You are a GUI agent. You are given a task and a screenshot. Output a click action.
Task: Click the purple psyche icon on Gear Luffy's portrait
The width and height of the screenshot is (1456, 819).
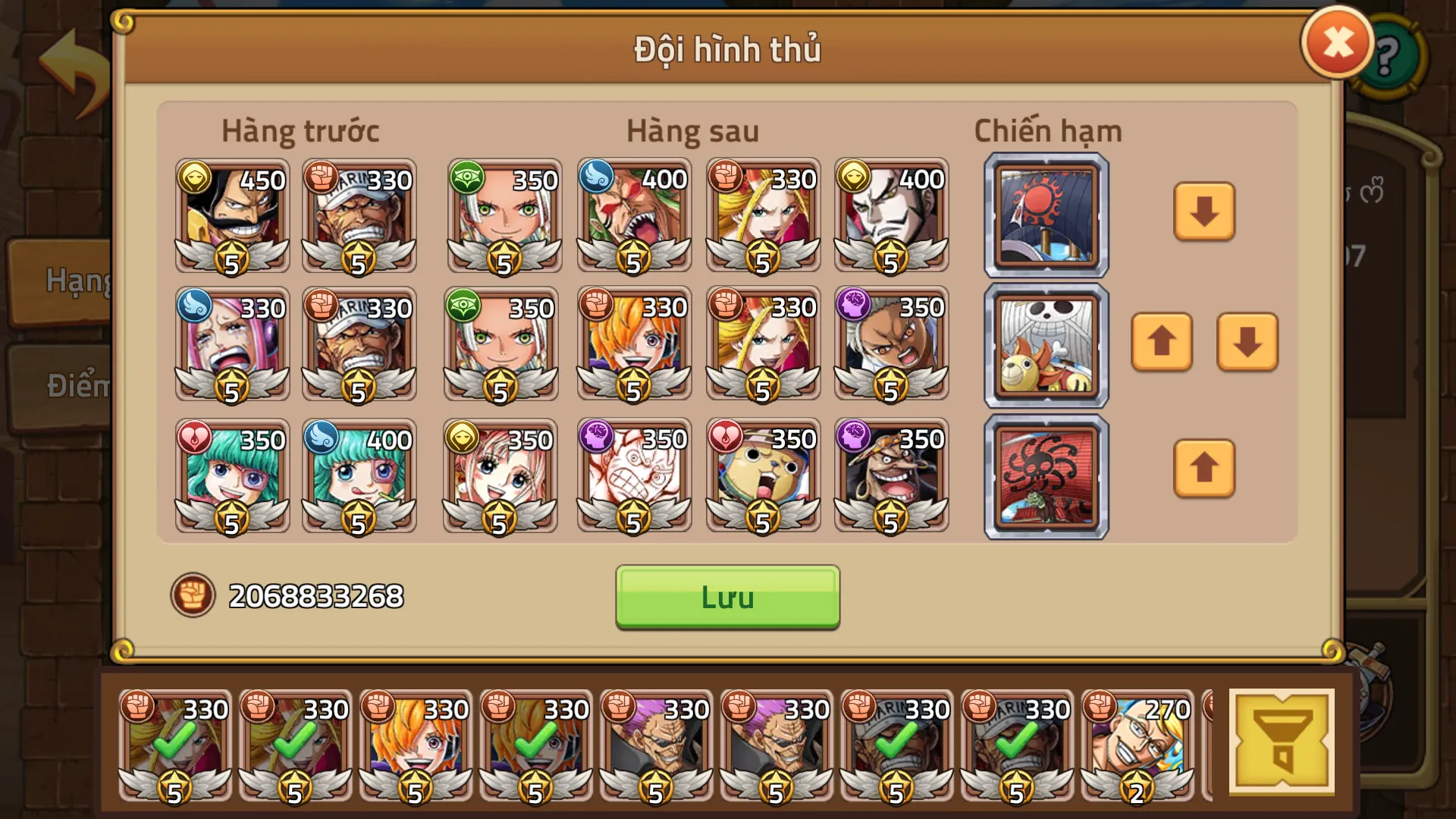point(598,440)
